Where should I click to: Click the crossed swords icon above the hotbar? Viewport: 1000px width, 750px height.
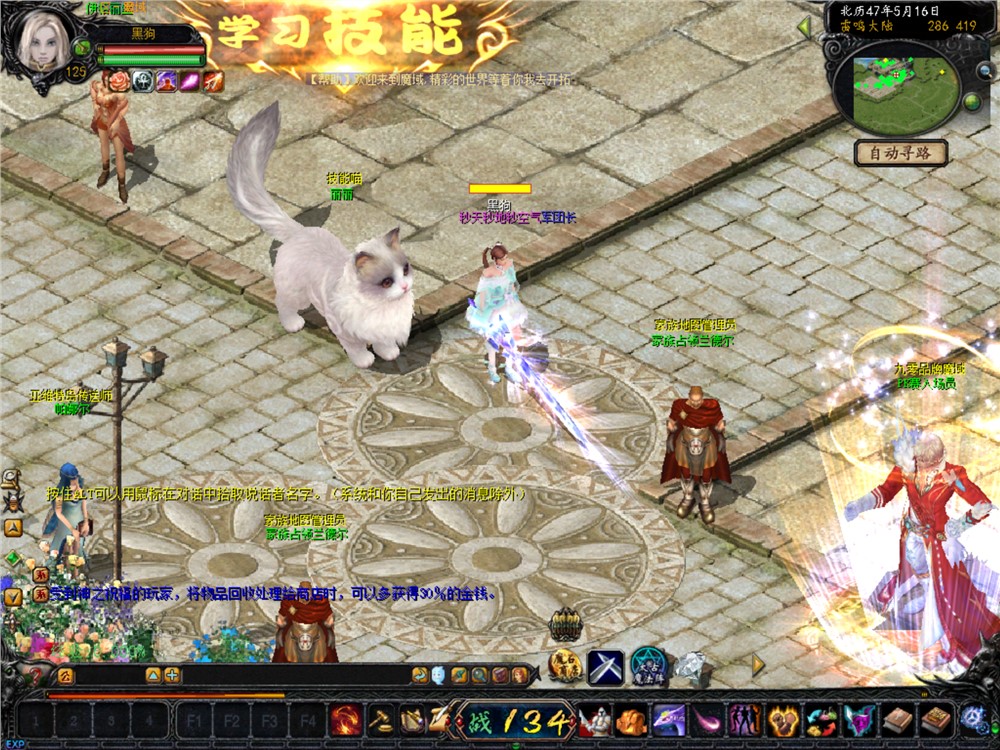[x=605, y=666]
